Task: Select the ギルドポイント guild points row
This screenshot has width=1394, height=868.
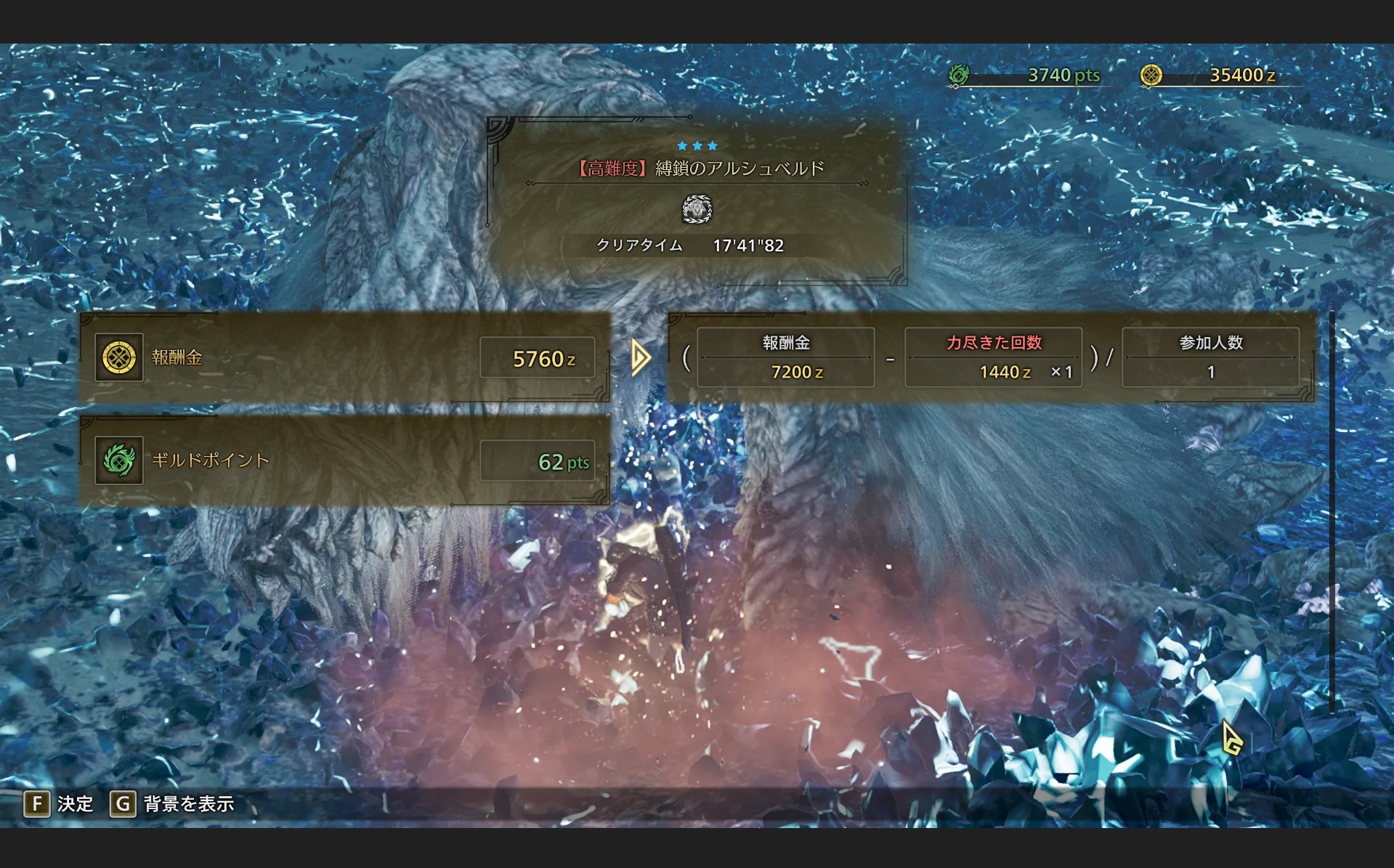Action: pyautogui.click(x=344, y=461)
